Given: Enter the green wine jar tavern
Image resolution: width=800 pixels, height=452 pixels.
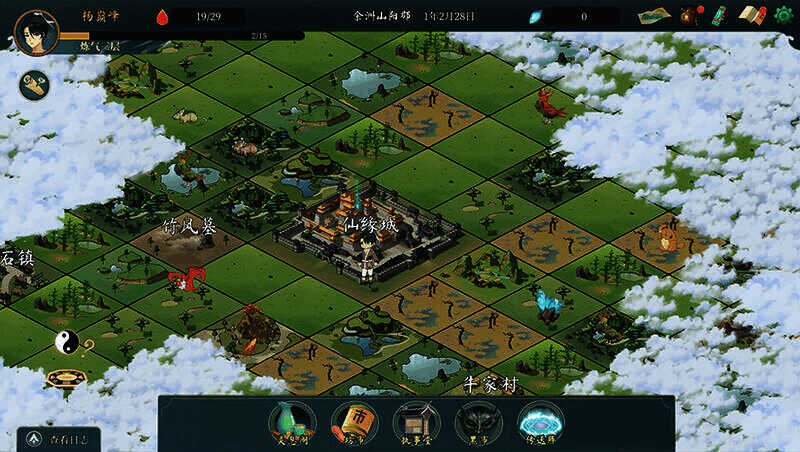Looking at the screenshot, I should click(292, 421).
